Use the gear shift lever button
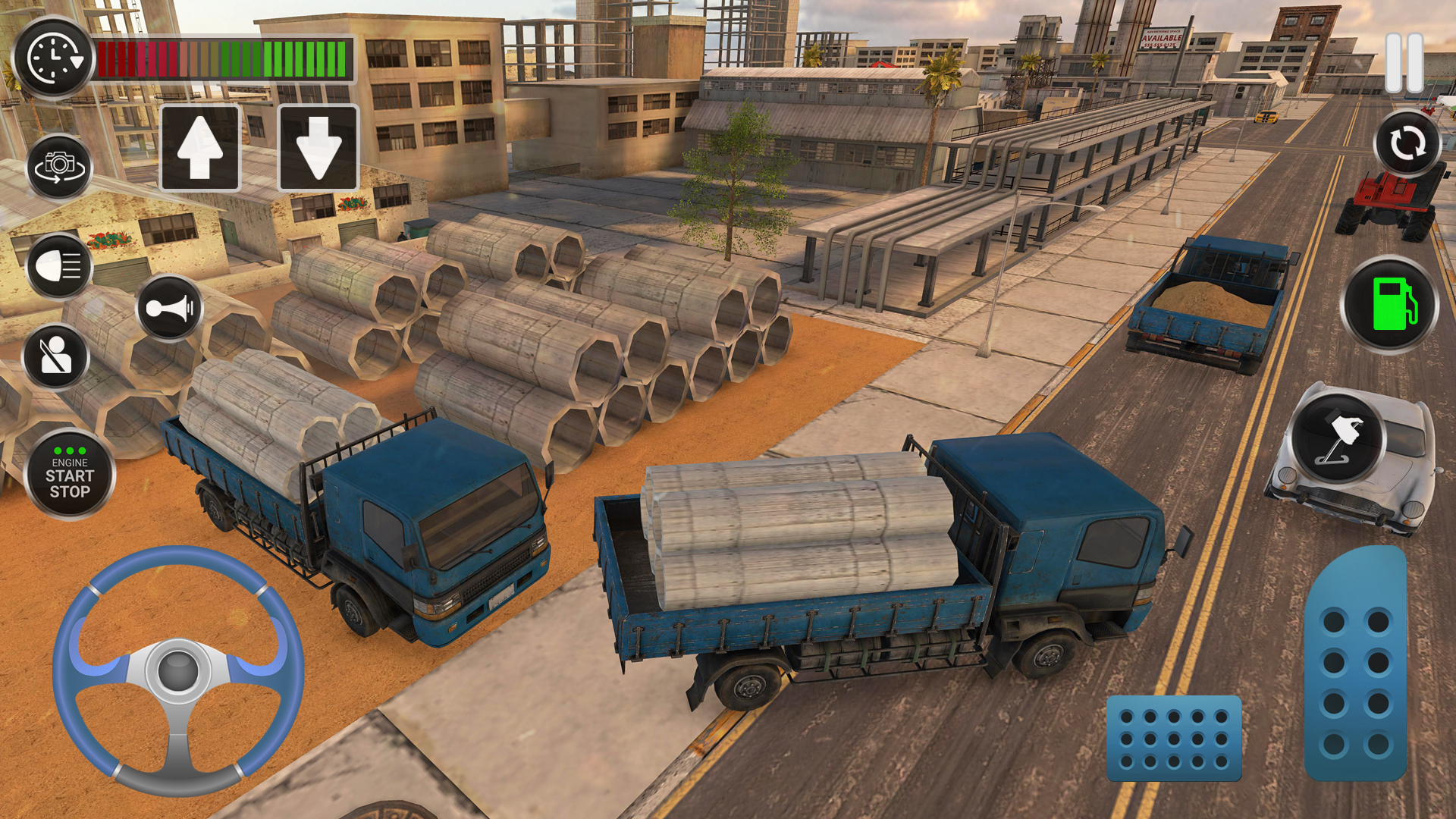This screenshot has height=819, width=1456. pos(1338,438)
